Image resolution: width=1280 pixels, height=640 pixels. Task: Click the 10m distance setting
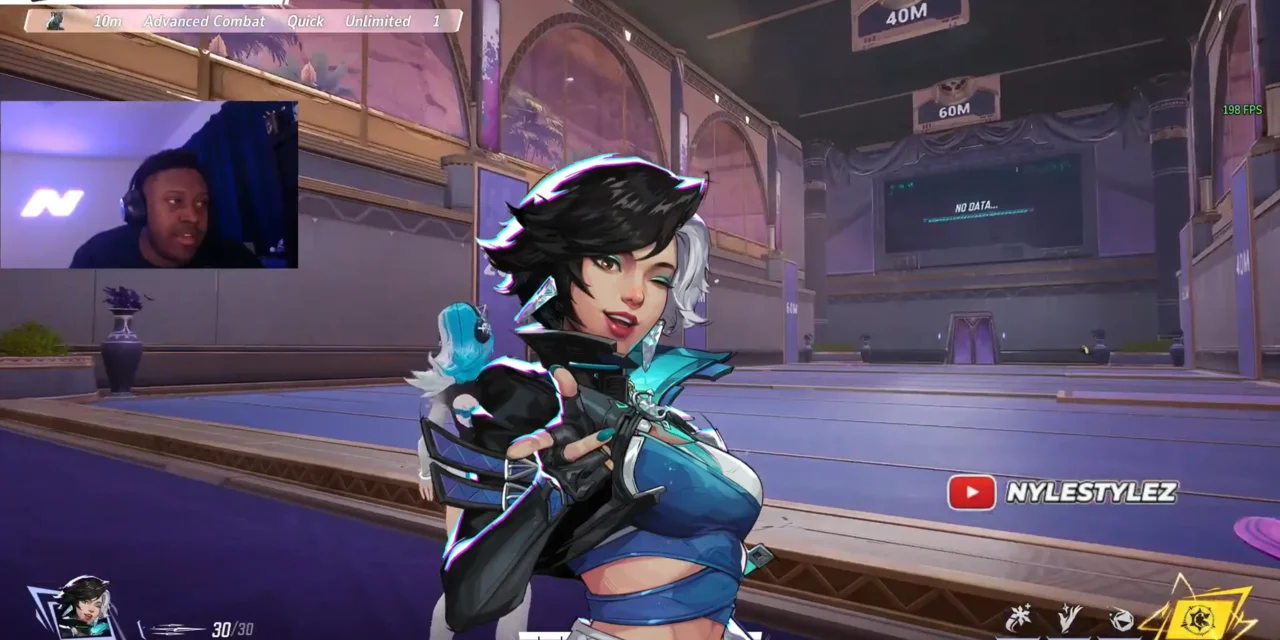coord(107,21)
